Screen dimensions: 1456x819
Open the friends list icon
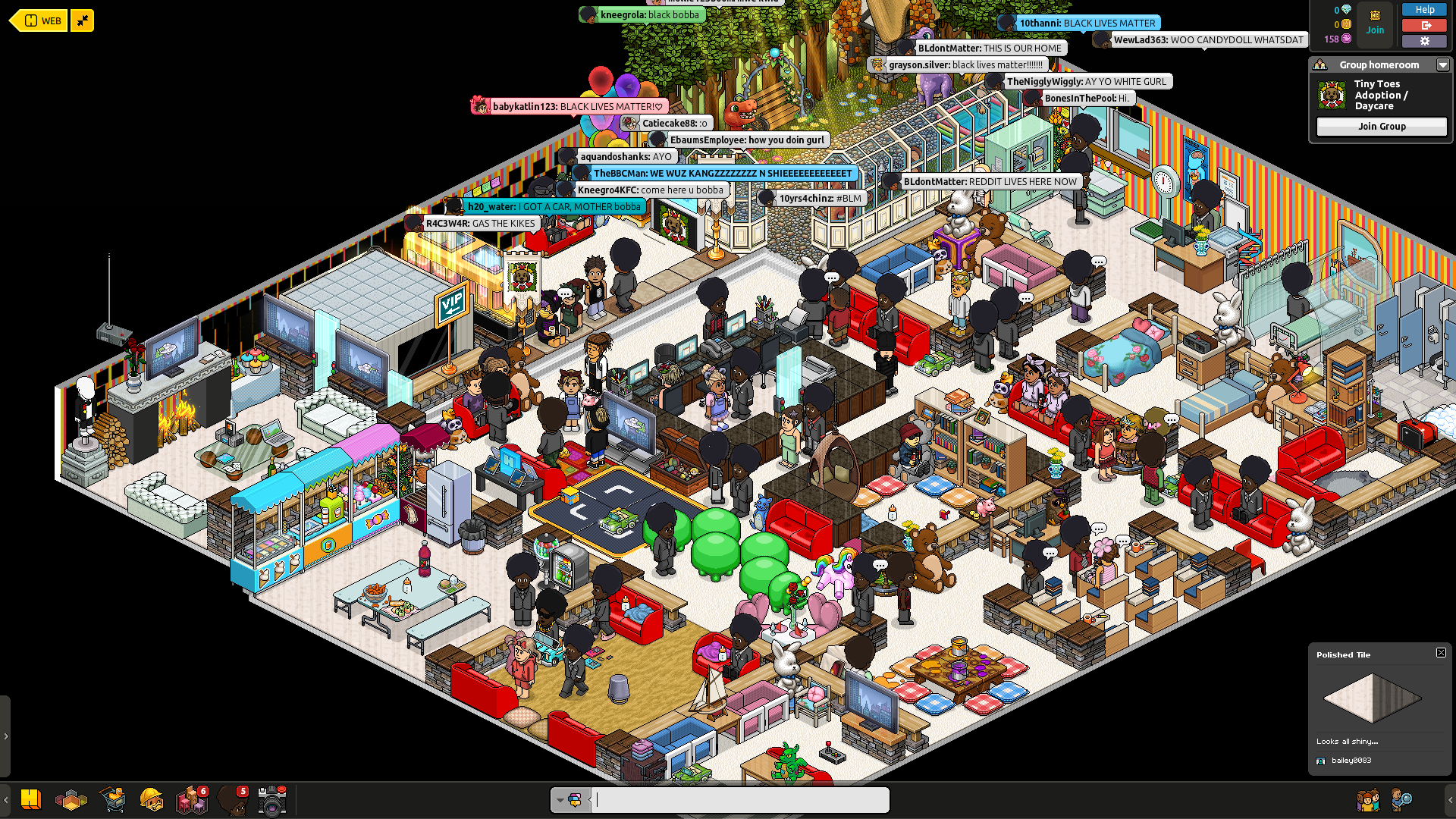click(1367, 799)
